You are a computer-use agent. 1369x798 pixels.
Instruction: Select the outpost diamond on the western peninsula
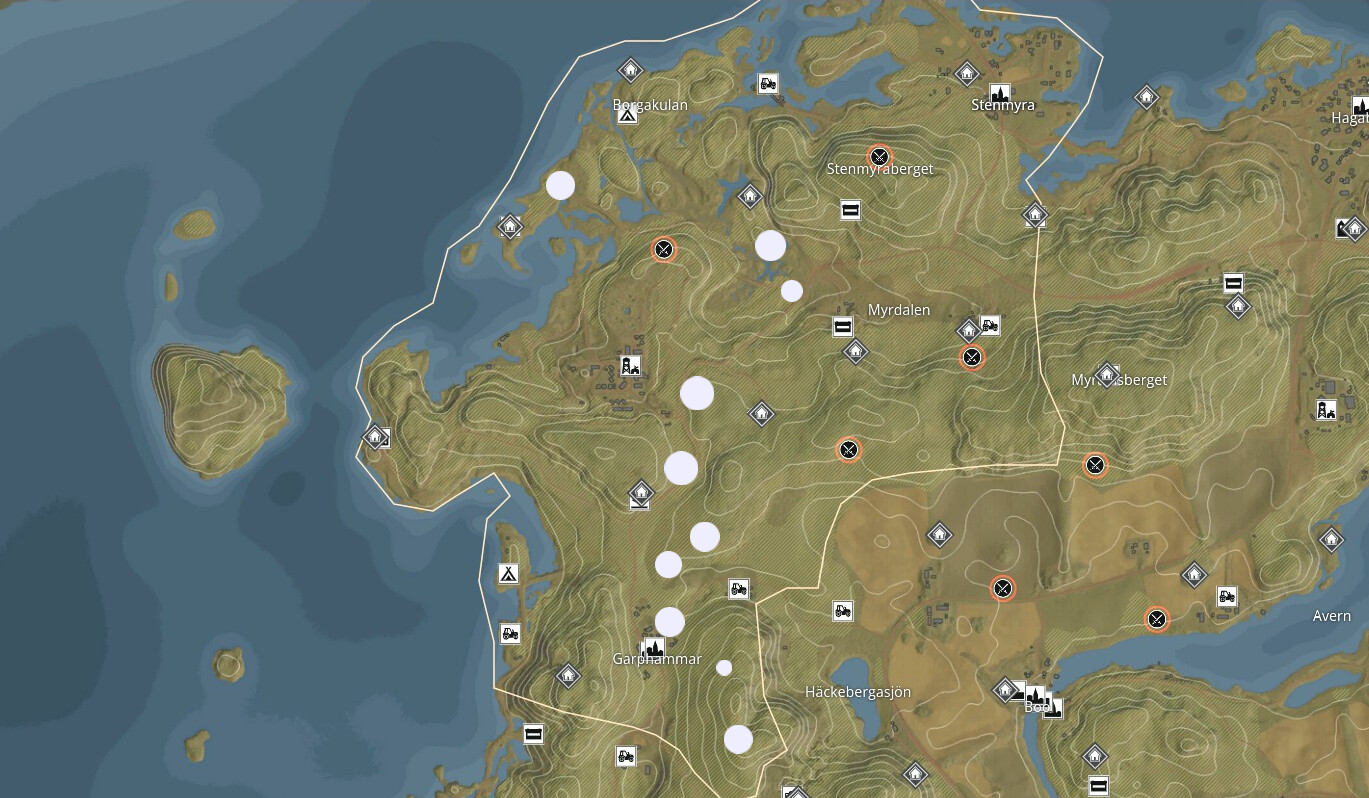click(375, 437)
